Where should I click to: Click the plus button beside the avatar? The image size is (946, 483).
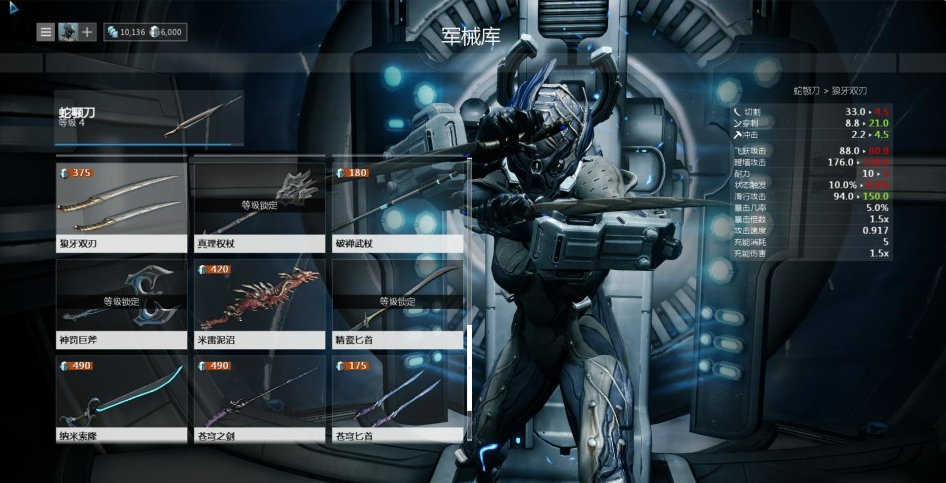(x=88, y=32)
